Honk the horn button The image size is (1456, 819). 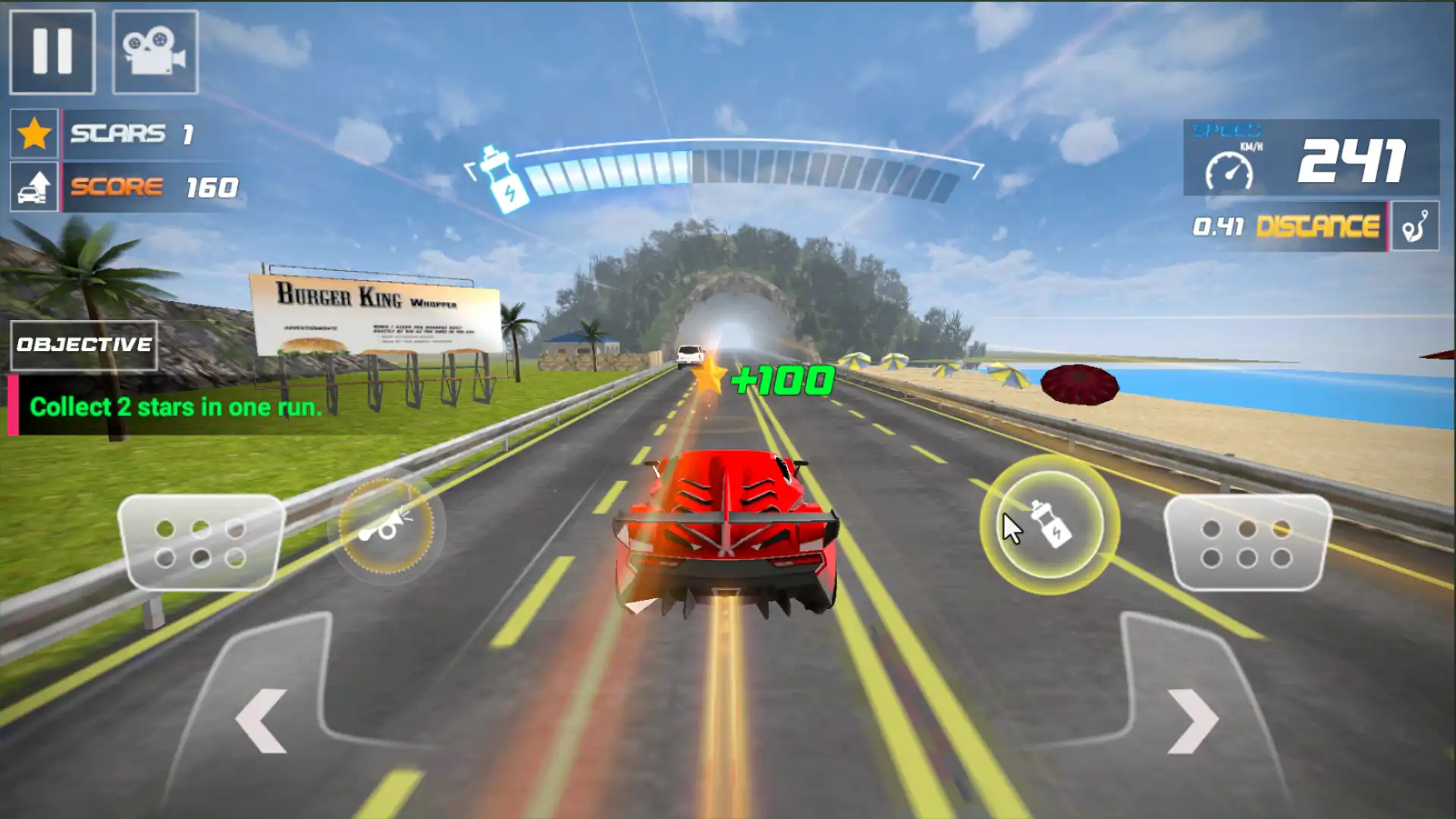point(387,526)
